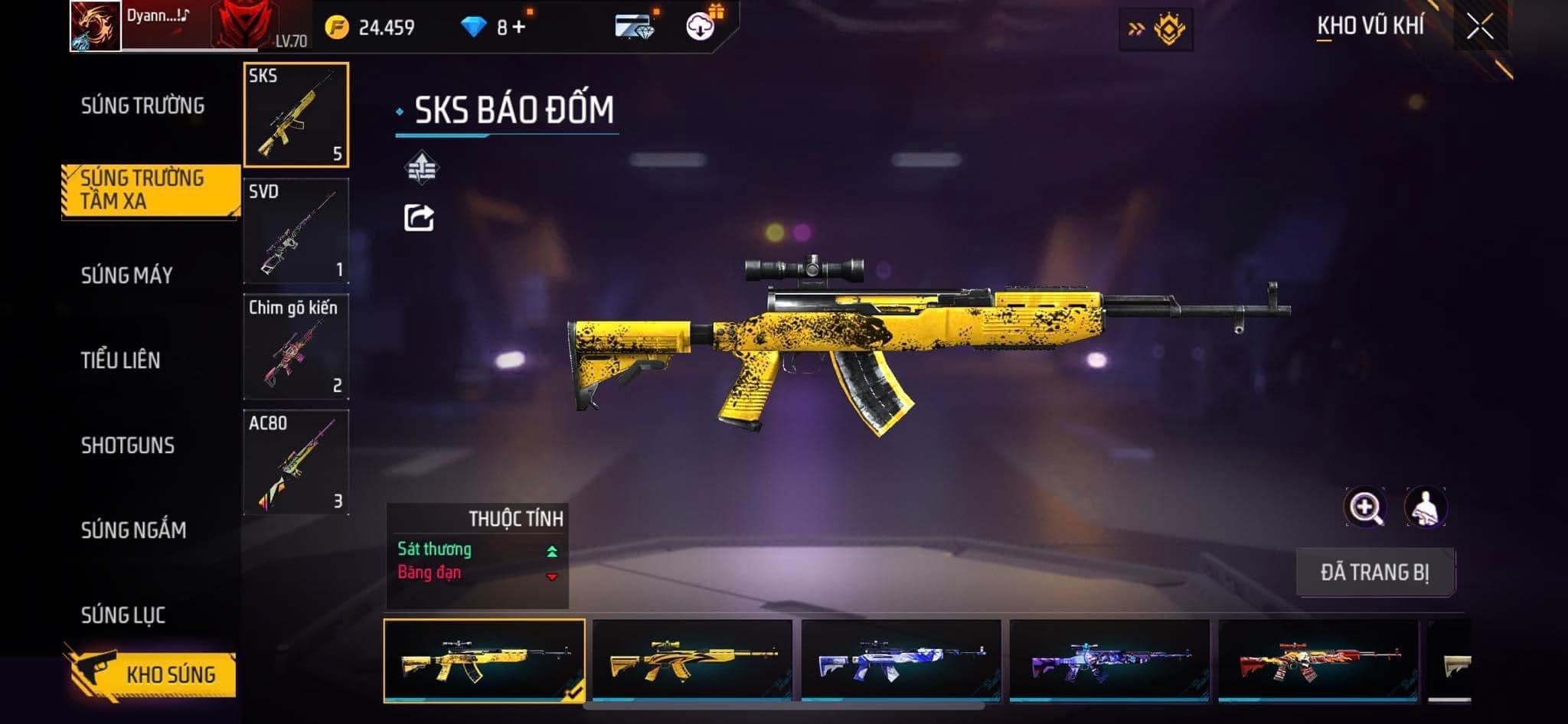Switch to the SÚNG TRƯỜNG category
This screenshot has width=1568, height=724.
pos(142,106)
